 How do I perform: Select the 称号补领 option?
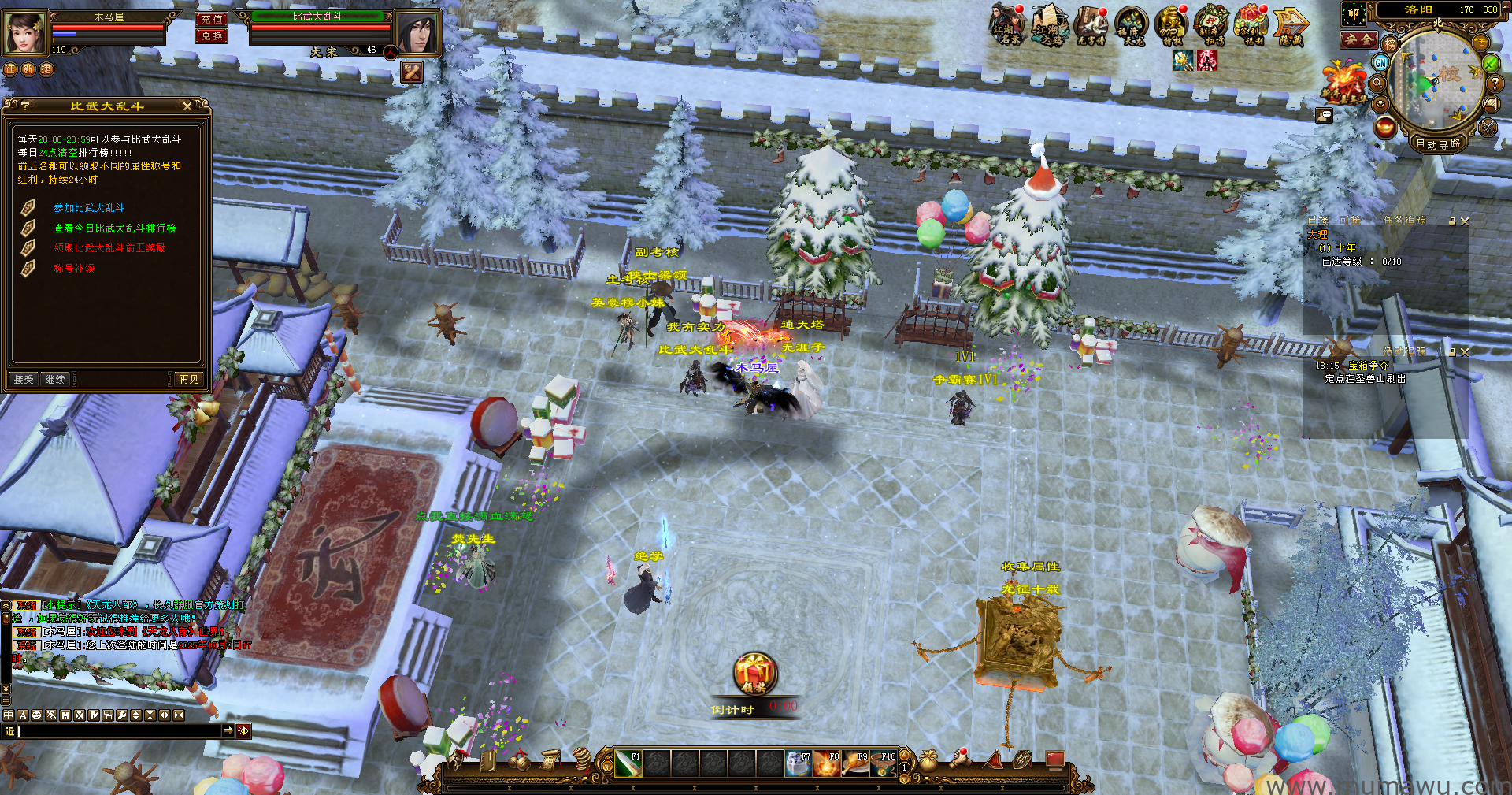click(x=74, y=269)
